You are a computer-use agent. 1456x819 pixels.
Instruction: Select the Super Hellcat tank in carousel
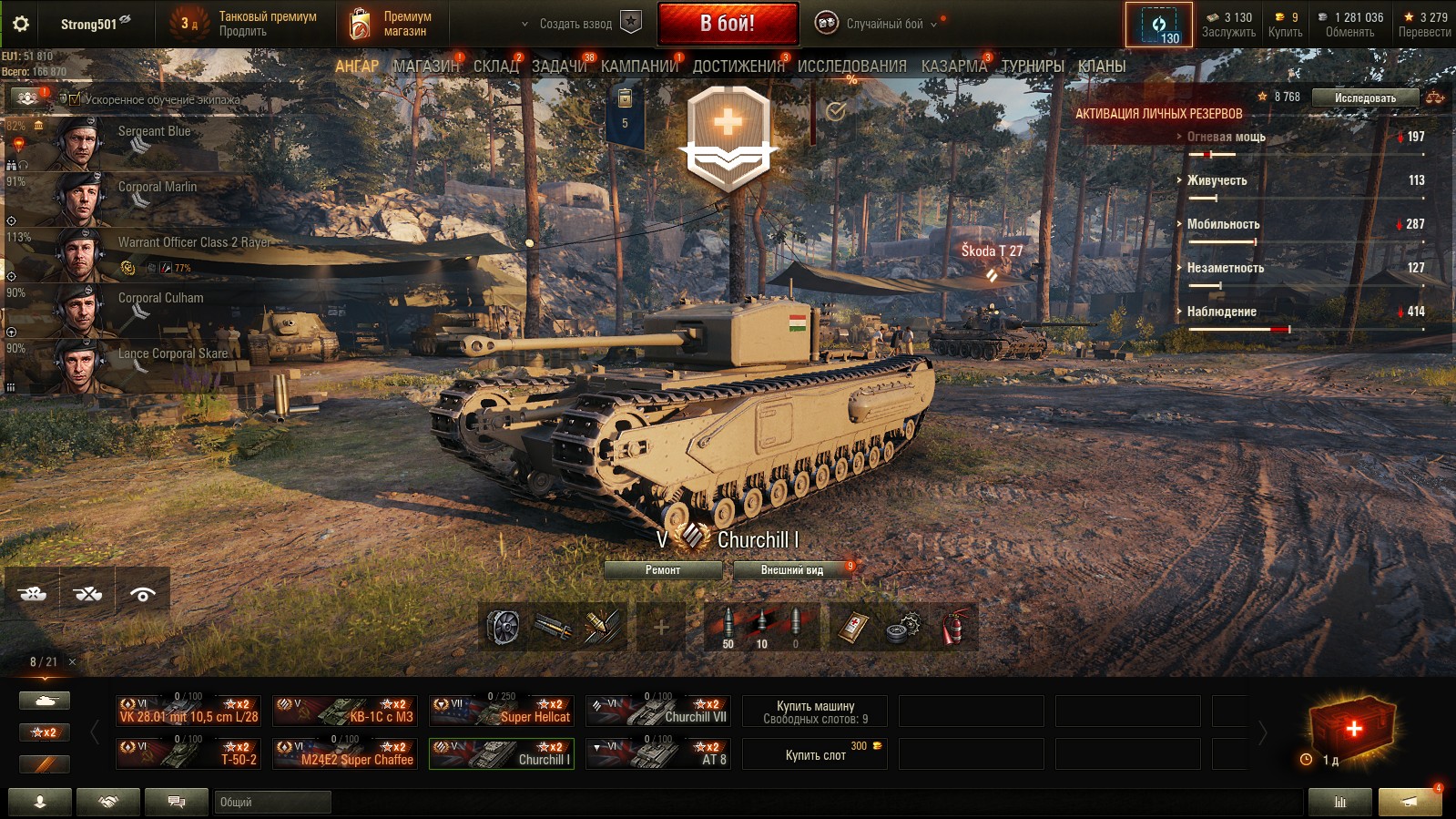(x=502, y=711)
